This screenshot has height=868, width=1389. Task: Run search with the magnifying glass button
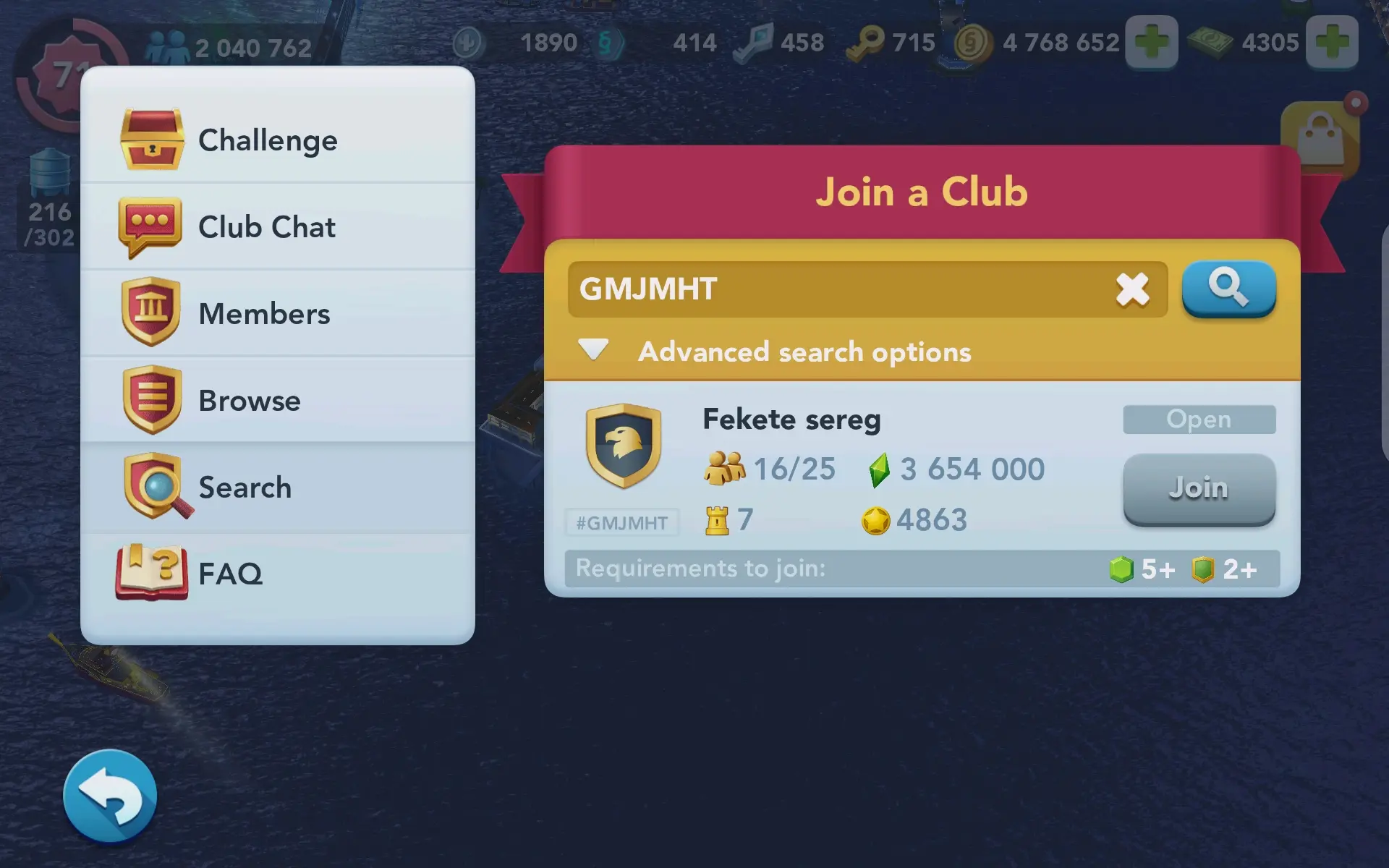[1228, 289]
